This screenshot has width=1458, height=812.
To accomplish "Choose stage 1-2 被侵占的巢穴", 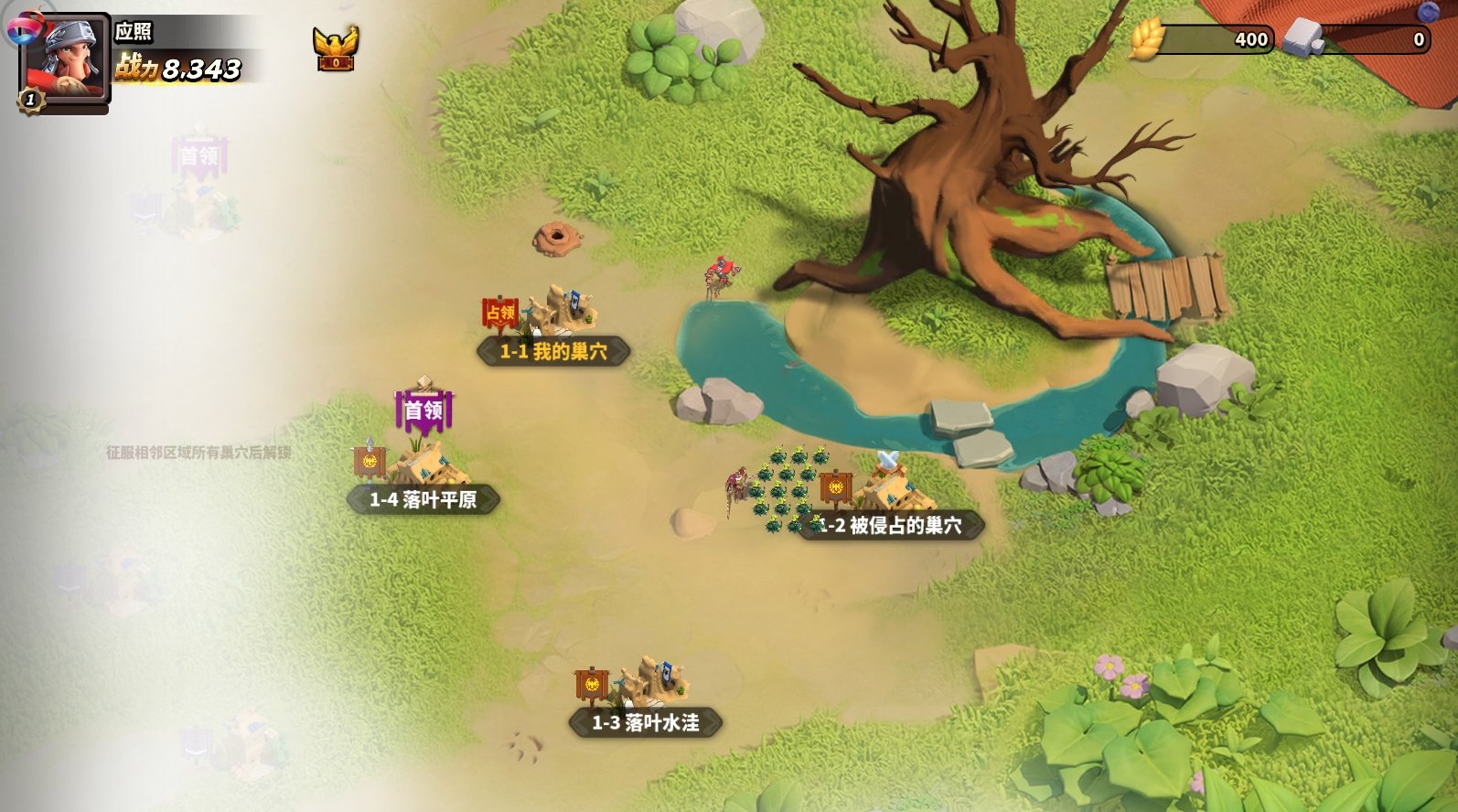I will [892, 525].
